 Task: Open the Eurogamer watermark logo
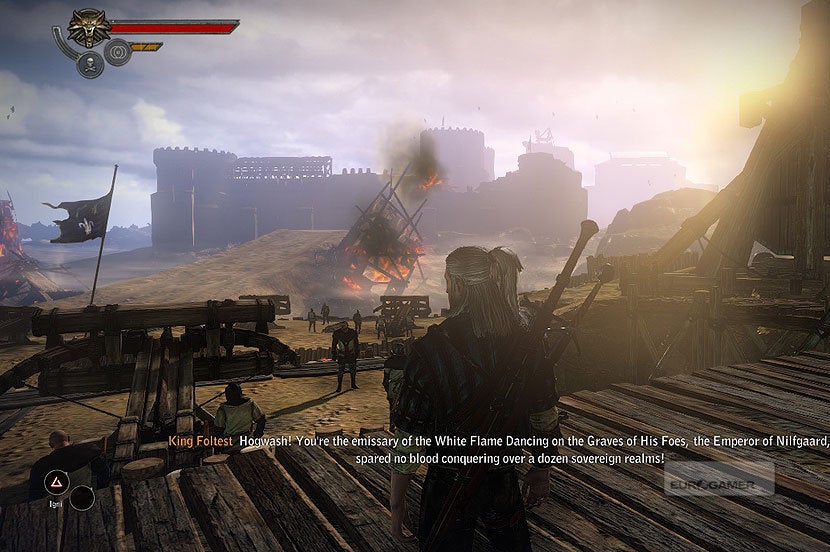(719, 479)
